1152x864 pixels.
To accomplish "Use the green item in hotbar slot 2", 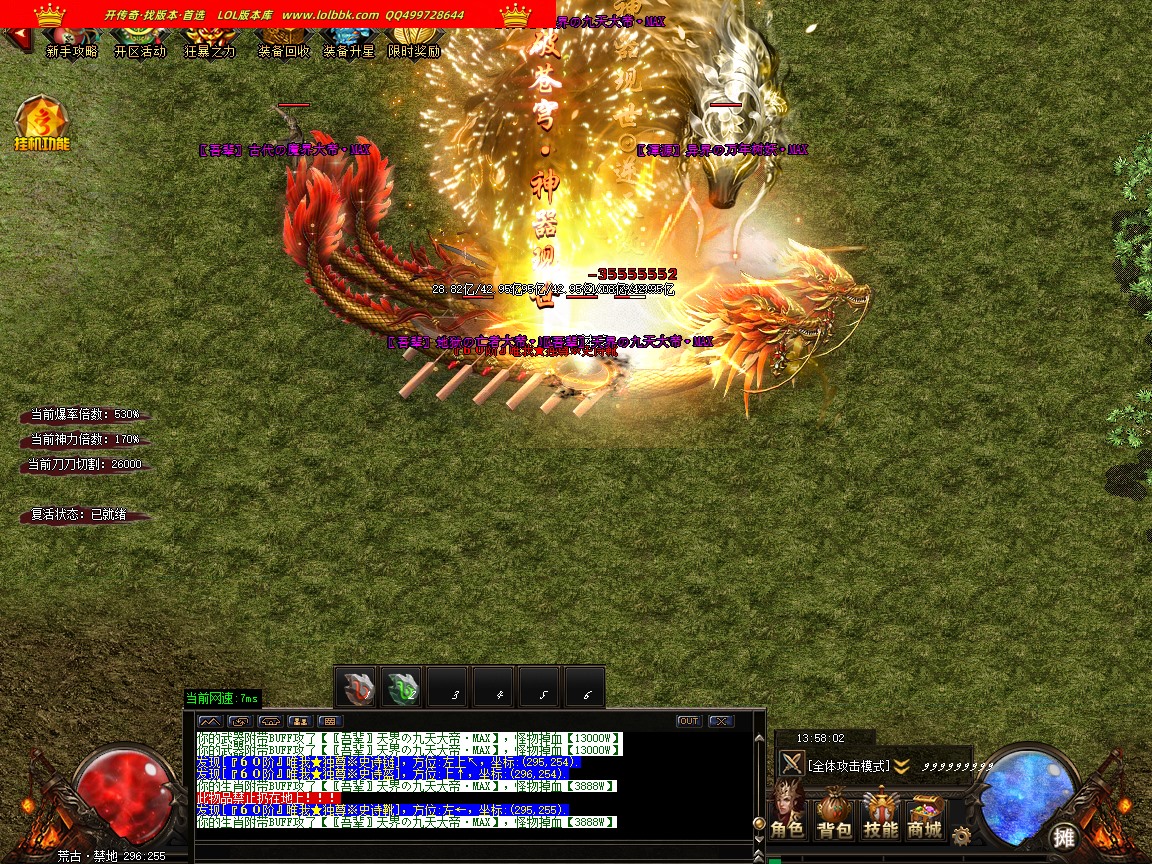I will click(x=403, y=688).
